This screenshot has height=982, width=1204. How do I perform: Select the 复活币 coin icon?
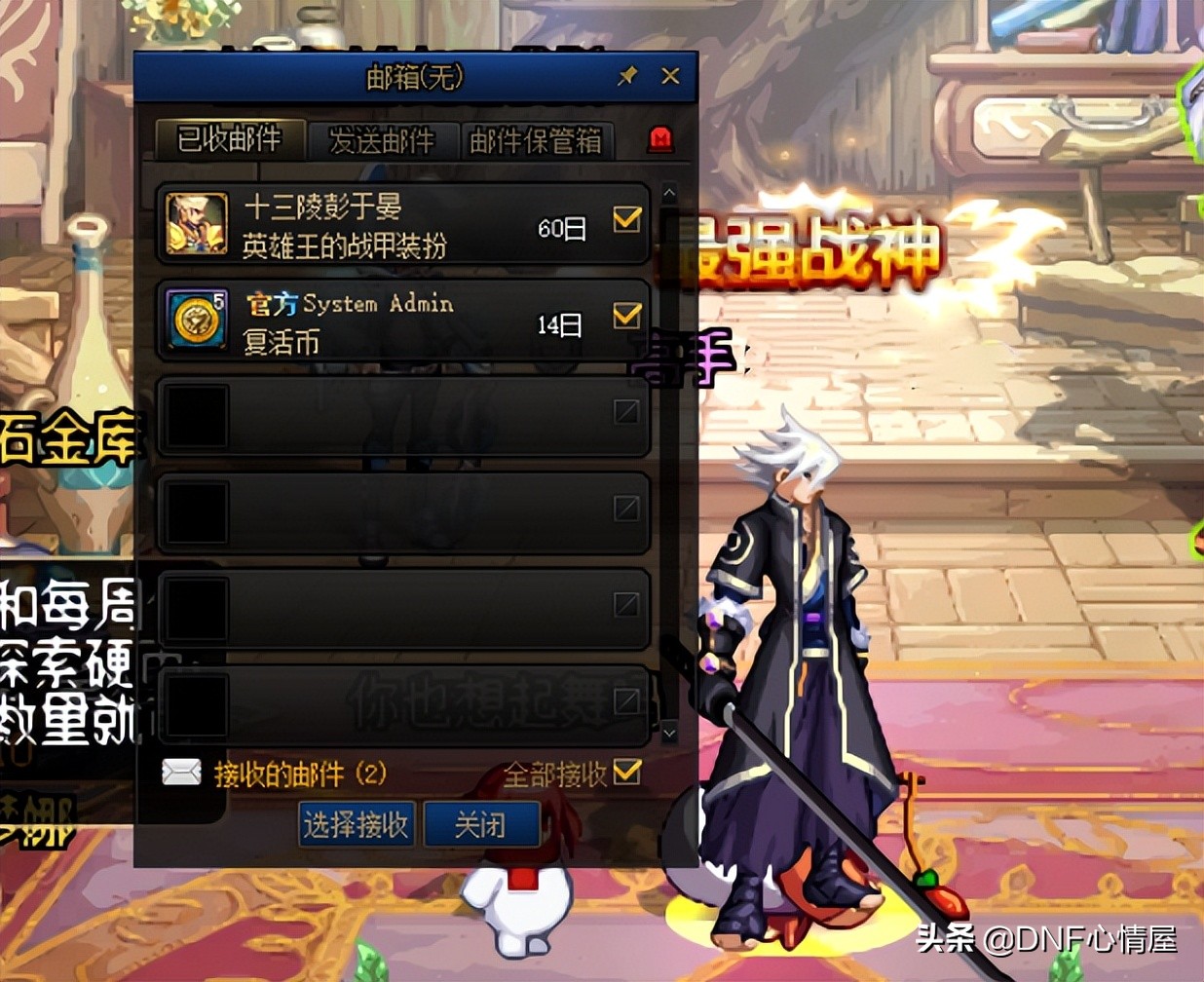coord(197,319)
